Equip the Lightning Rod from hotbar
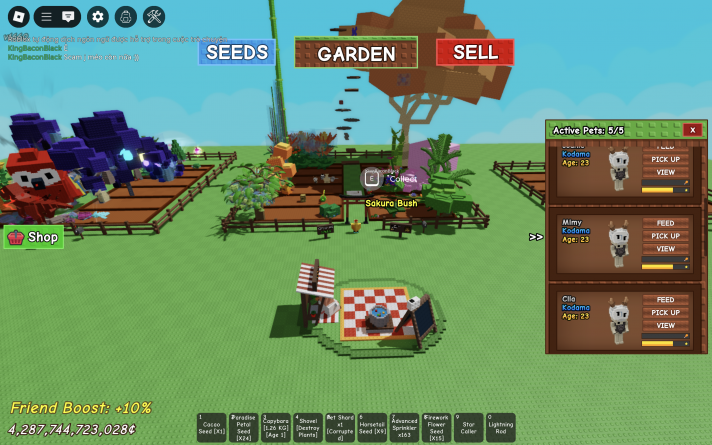Image resolution: width=712 pixels, height=445 pixels. click(x=500, y=428)
